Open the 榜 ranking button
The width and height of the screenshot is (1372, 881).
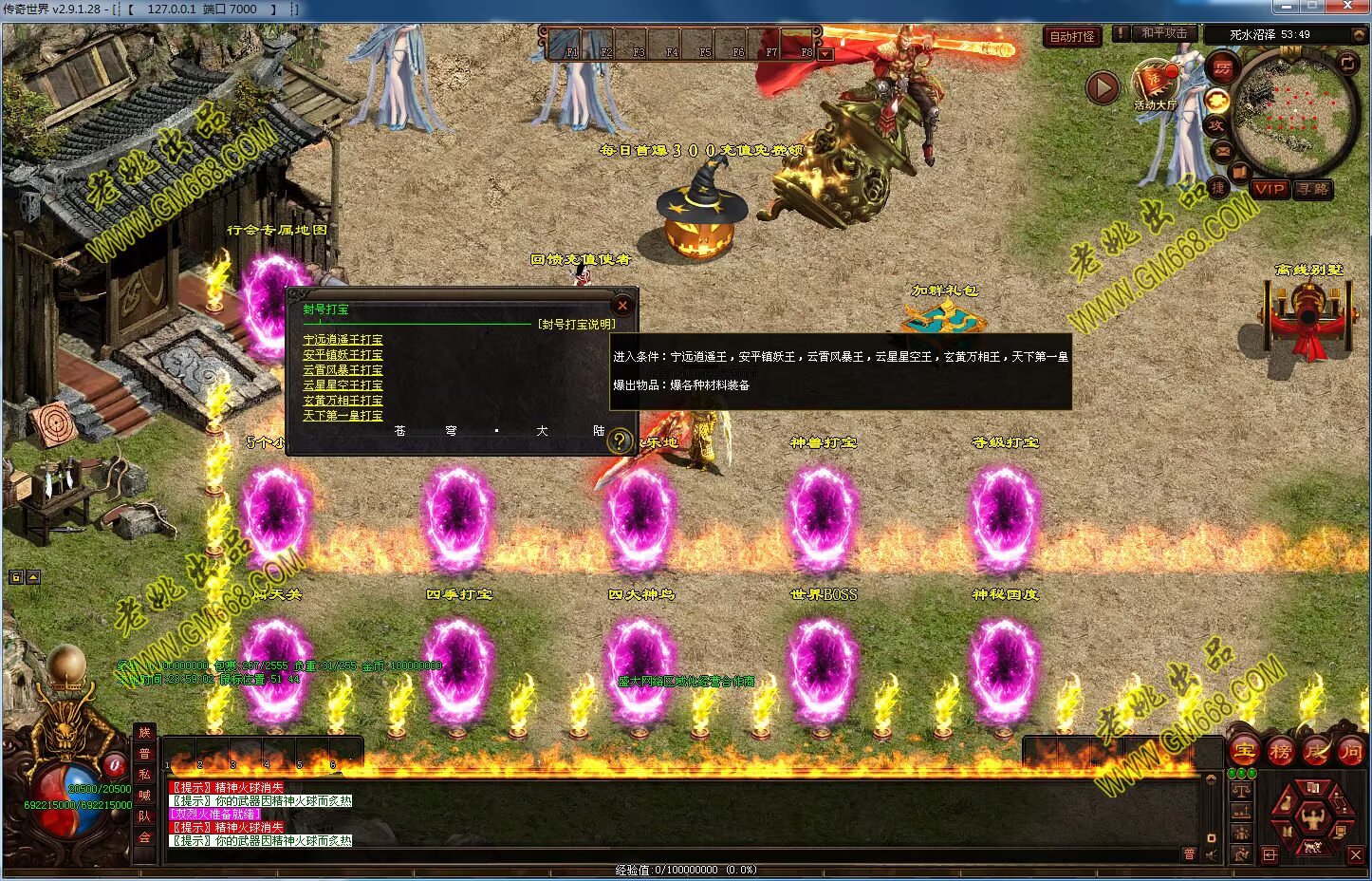click(x=1280, y=752)
